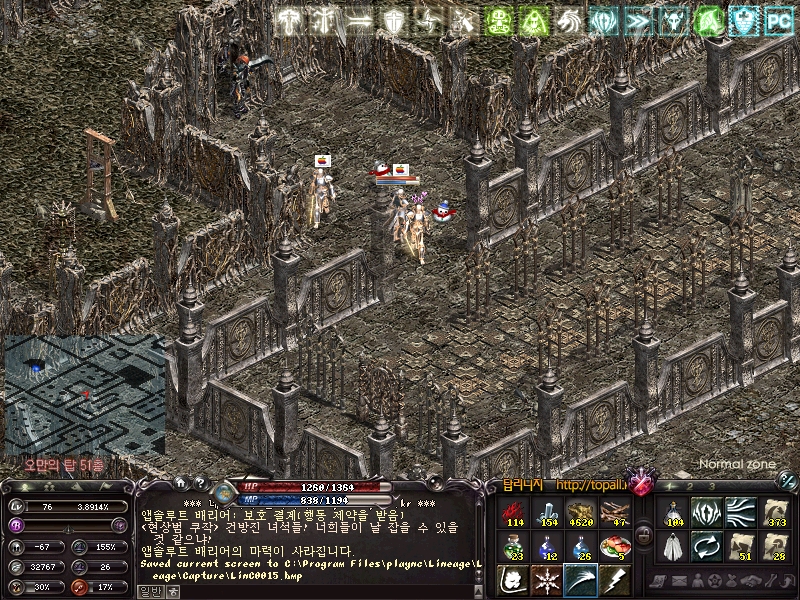Select the blue crystal stack slot
This screenshot has width=800, height=600.
pos(547,511)
